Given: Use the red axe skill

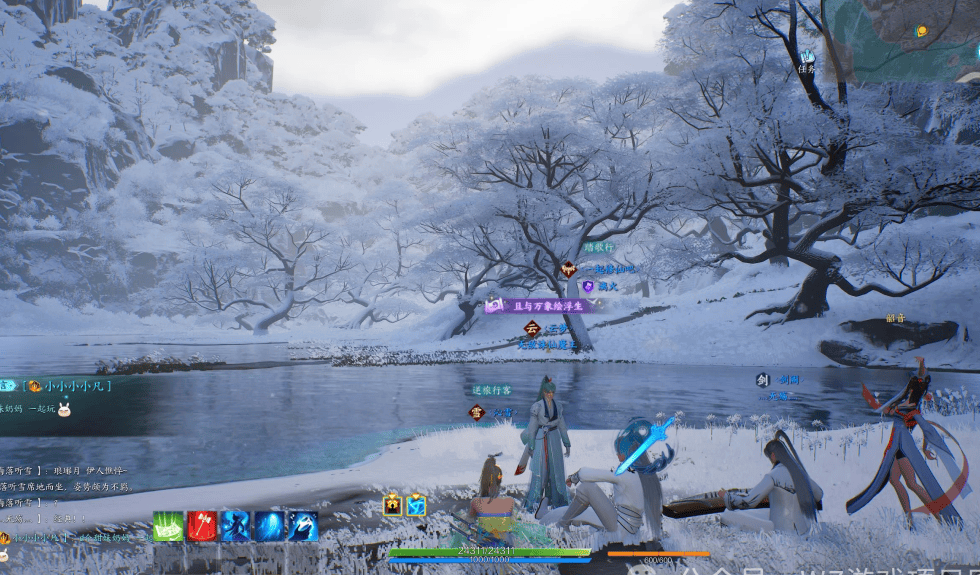Looking at the screenshot, I should click(x=202, y=526).
